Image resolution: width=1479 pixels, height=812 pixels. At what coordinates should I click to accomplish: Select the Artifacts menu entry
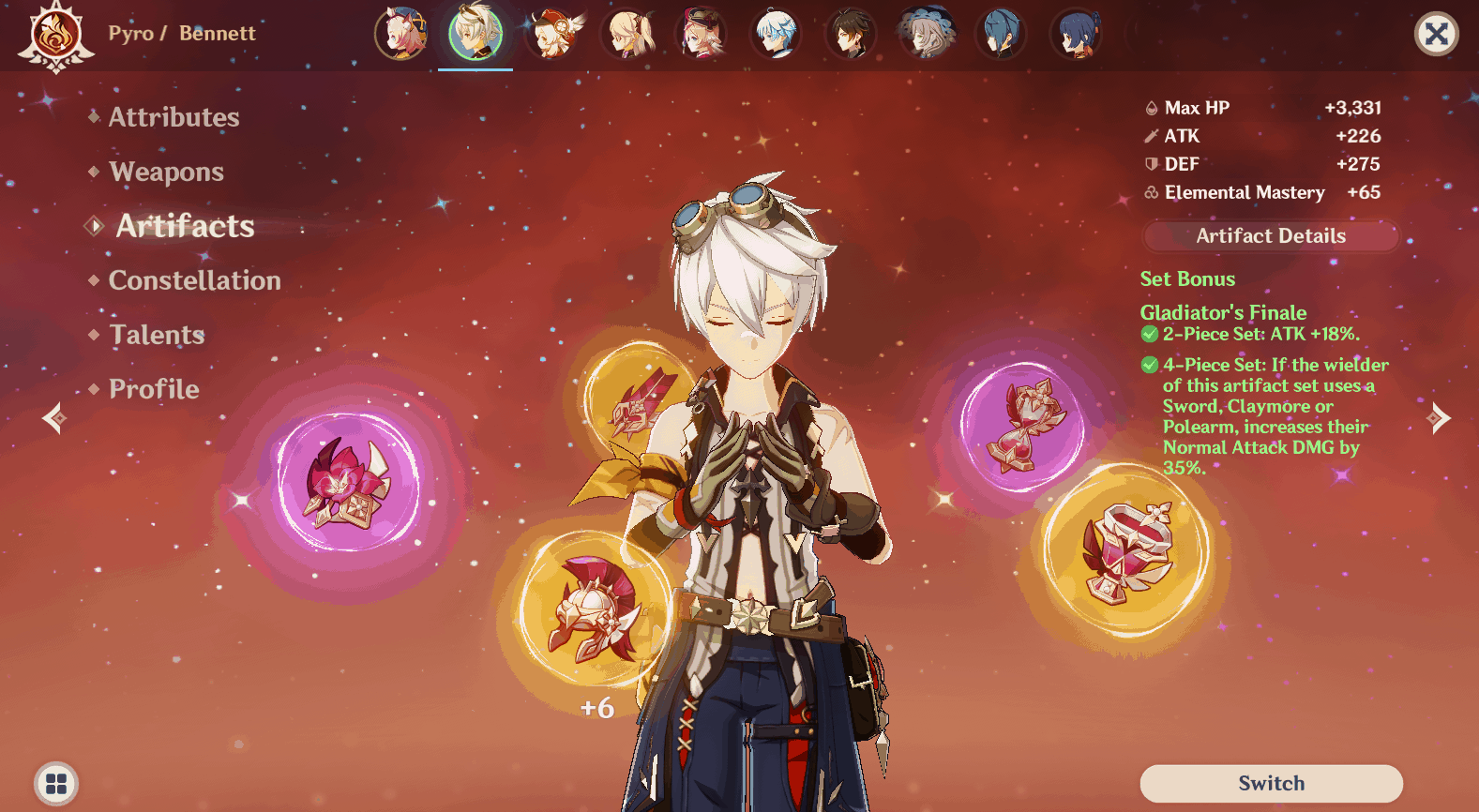[x=185, y=226]
